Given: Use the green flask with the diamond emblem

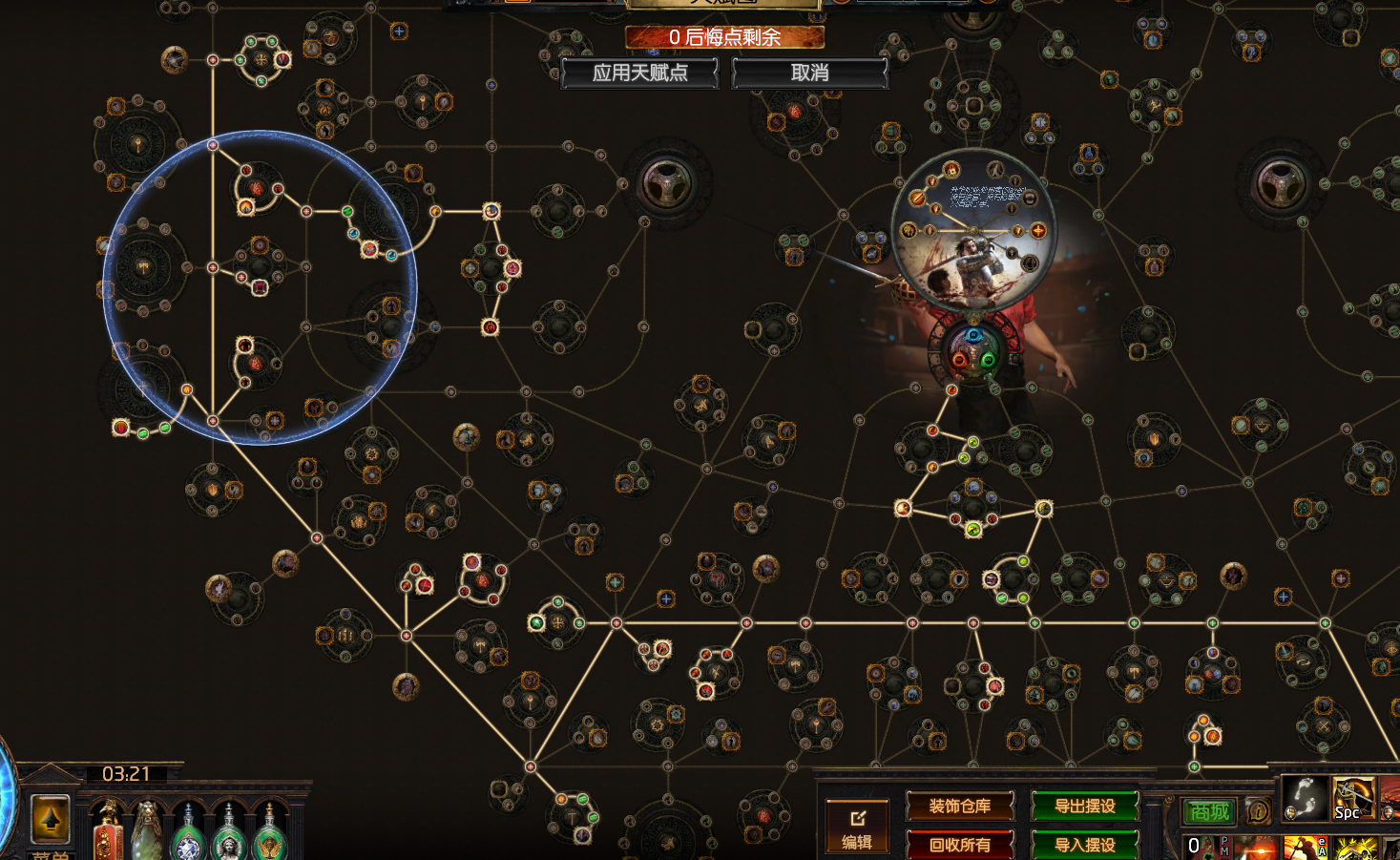Looking at the screenshot, I should 189,838.
